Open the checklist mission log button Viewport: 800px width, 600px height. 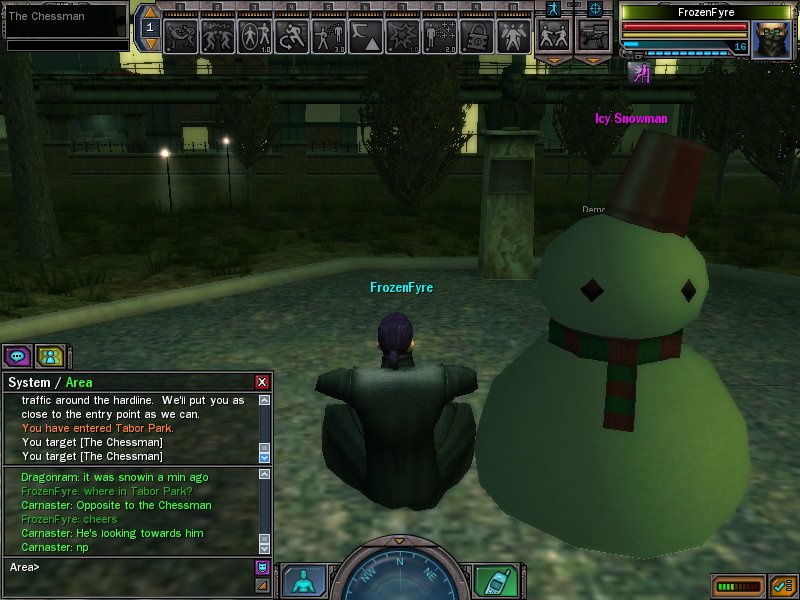tap(782, 586)
